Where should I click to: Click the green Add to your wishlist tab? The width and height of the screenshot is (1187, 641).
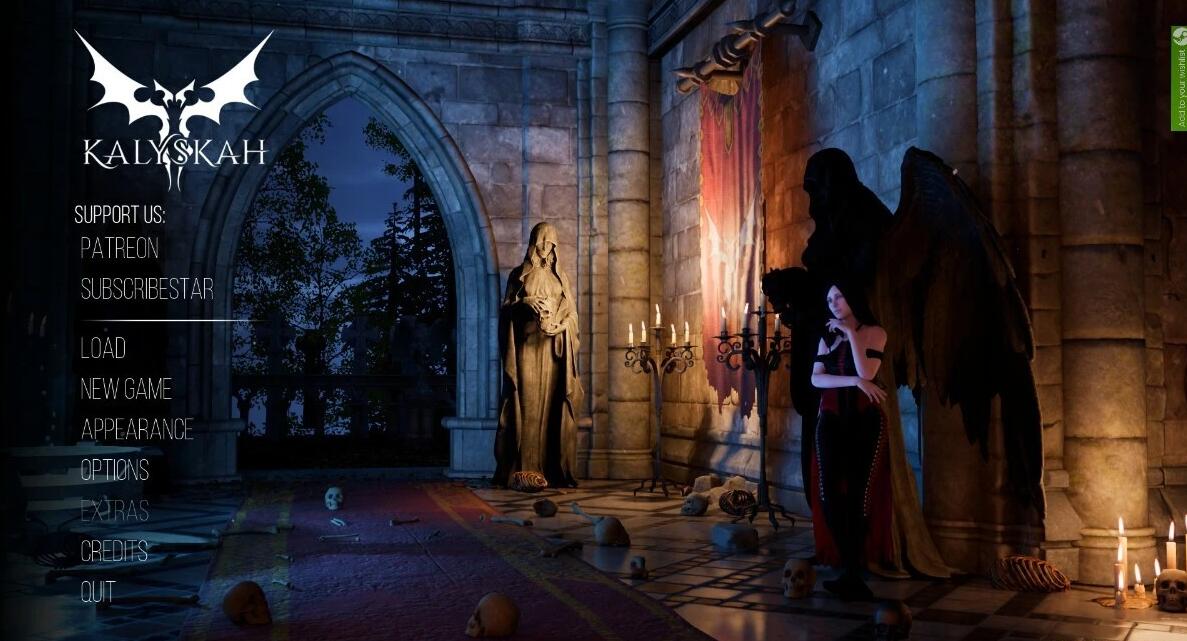click(x=1179, y=78)
